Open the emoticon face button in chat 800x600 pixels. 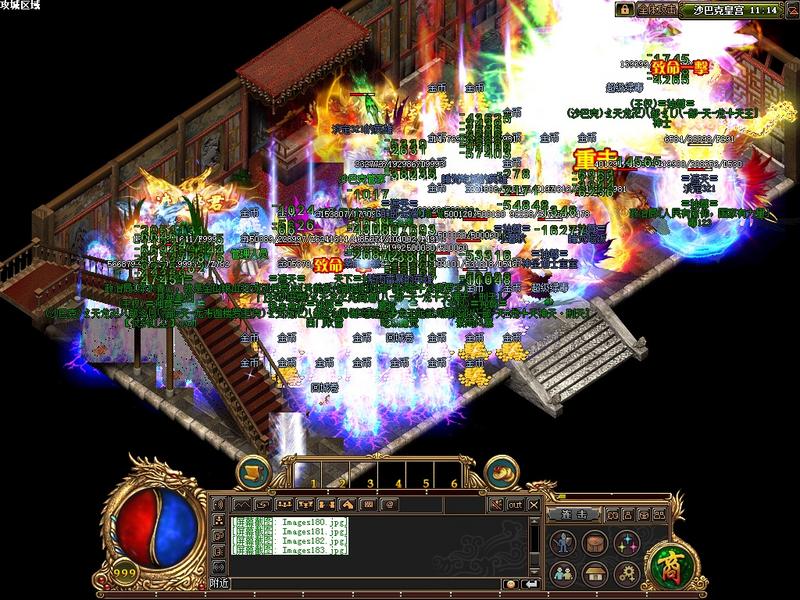pyautogui.click(x=510, y=583)
